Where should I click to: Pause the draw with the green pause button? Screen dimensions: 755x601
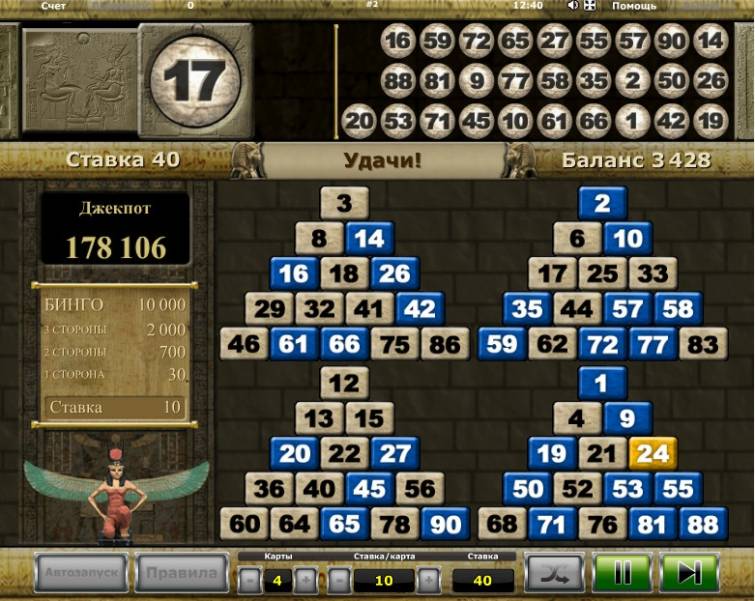click(622, 574)
